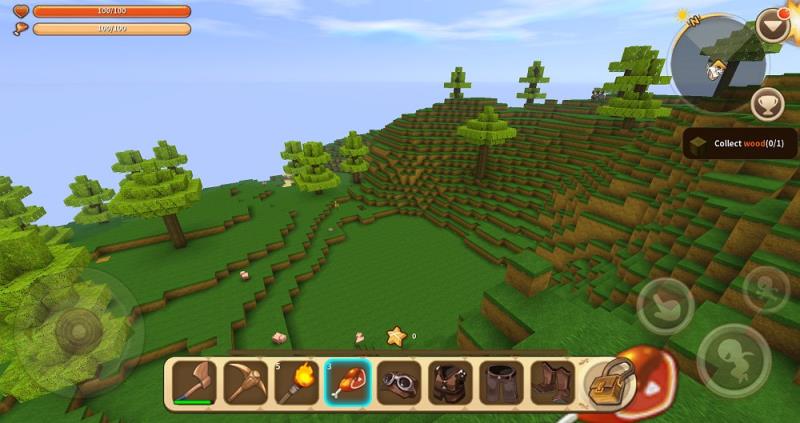Tap the movement joystick pad

pyautogui.click(x=78, y=330)
